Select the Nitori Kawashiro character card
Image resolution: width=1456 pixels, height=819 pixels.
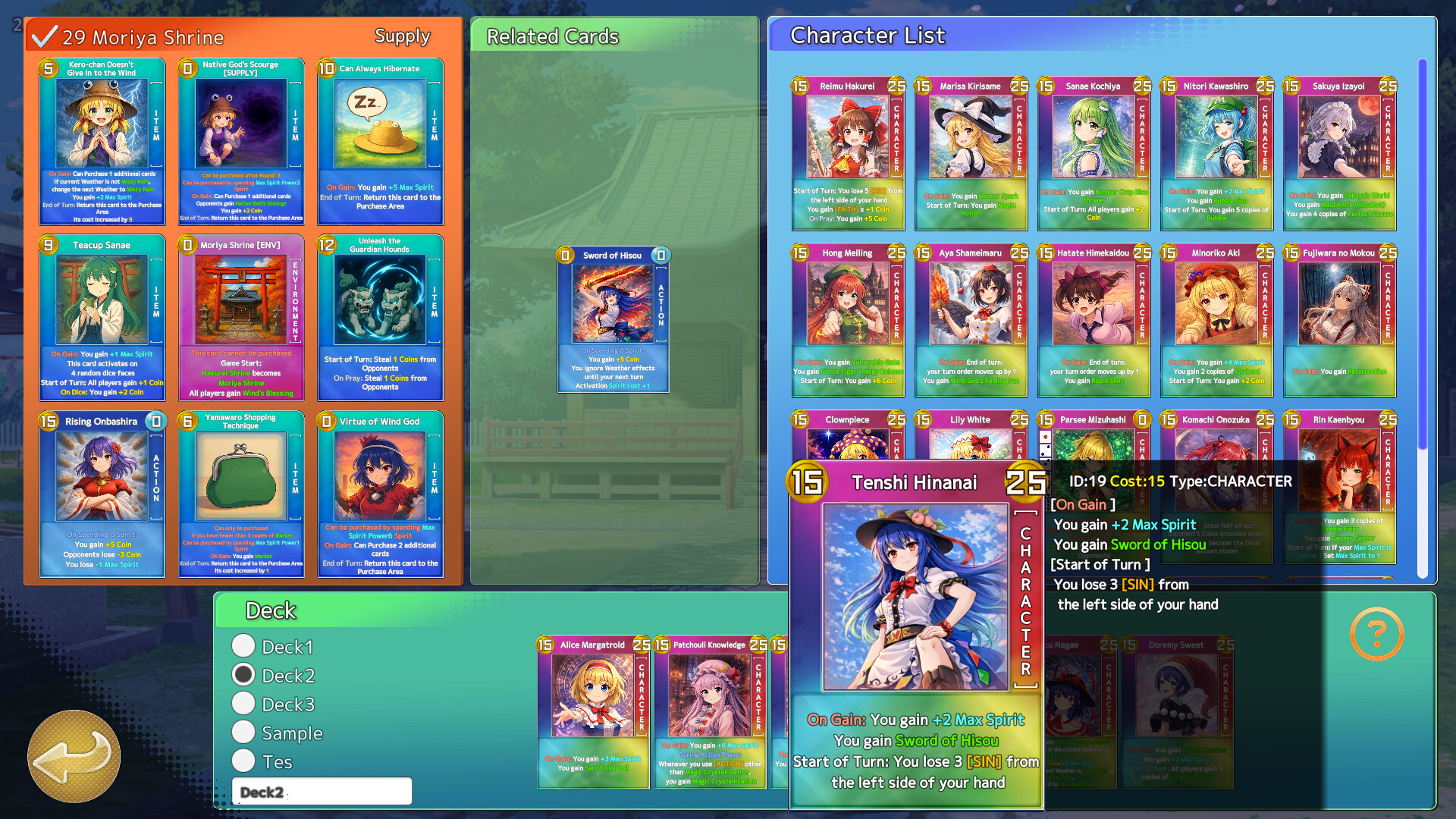click(x=1216, y=152)
